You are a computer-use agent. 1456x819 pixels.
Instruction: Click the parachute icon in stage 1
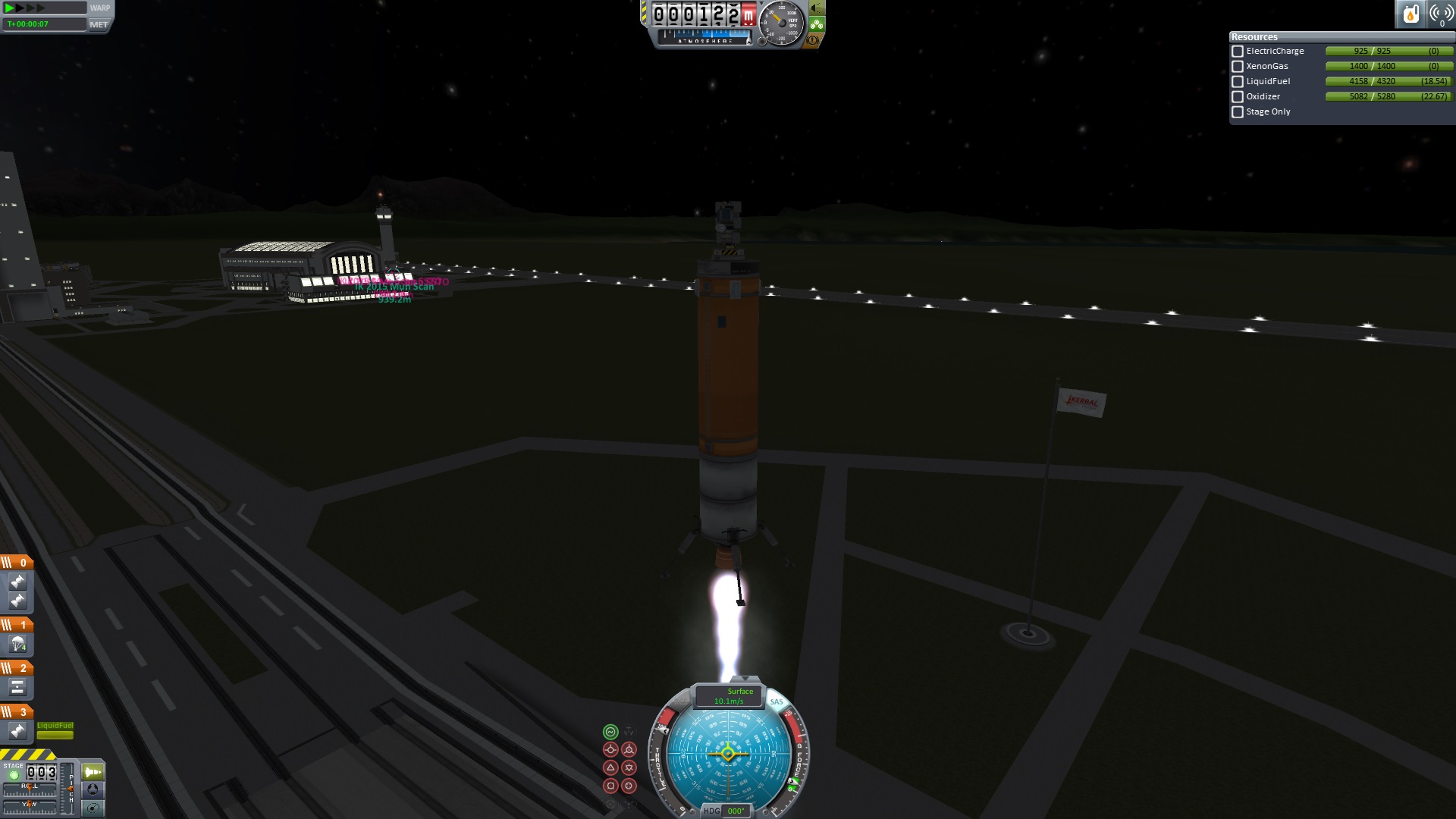pos(17,645)
